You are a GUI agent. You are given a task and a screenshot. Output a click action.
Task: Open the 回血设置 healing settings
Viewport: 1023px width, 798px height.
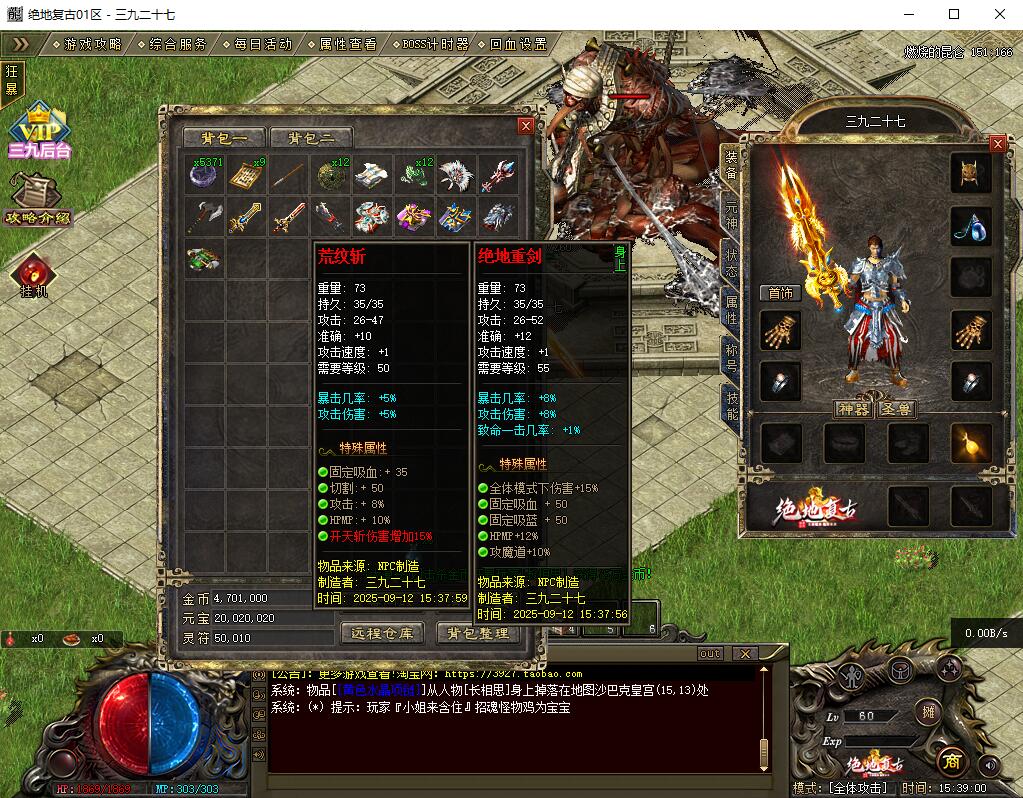(x=518, y=44)
